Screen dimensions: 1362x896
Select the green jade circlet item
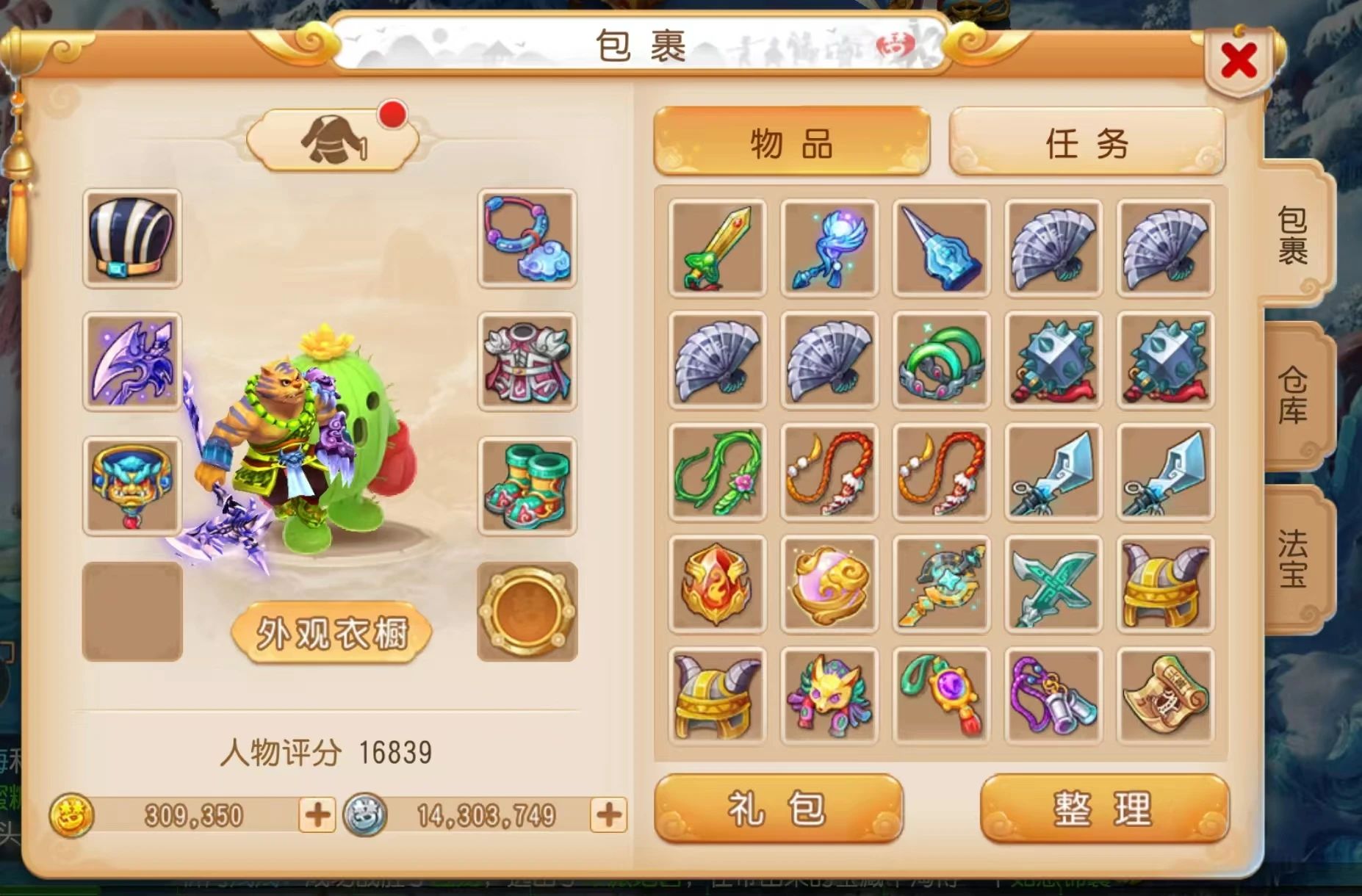[x=941, y=361]
